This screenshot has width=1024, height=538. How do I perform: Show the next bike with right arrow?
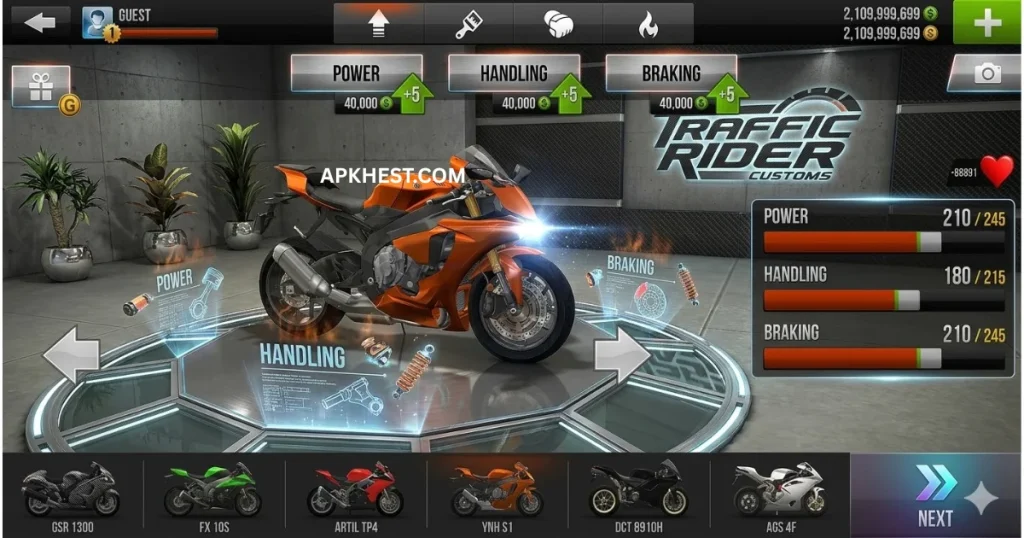(x=622, y=353)
